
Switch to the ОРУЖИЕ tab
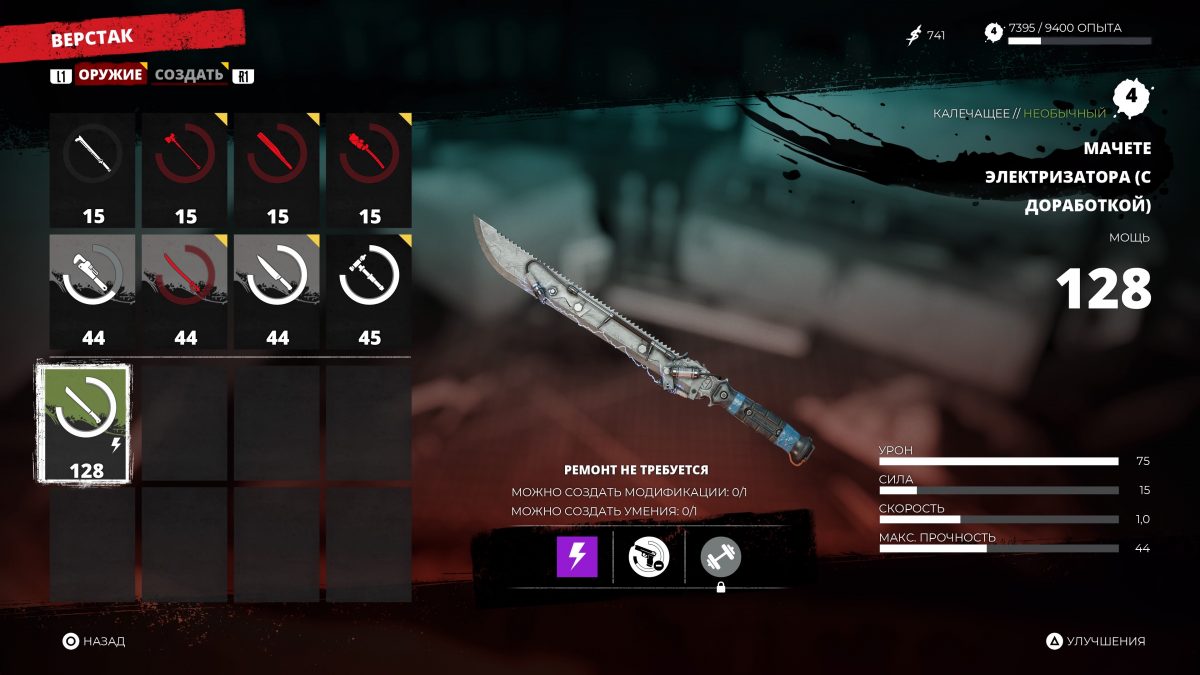(x=111, y=75)
